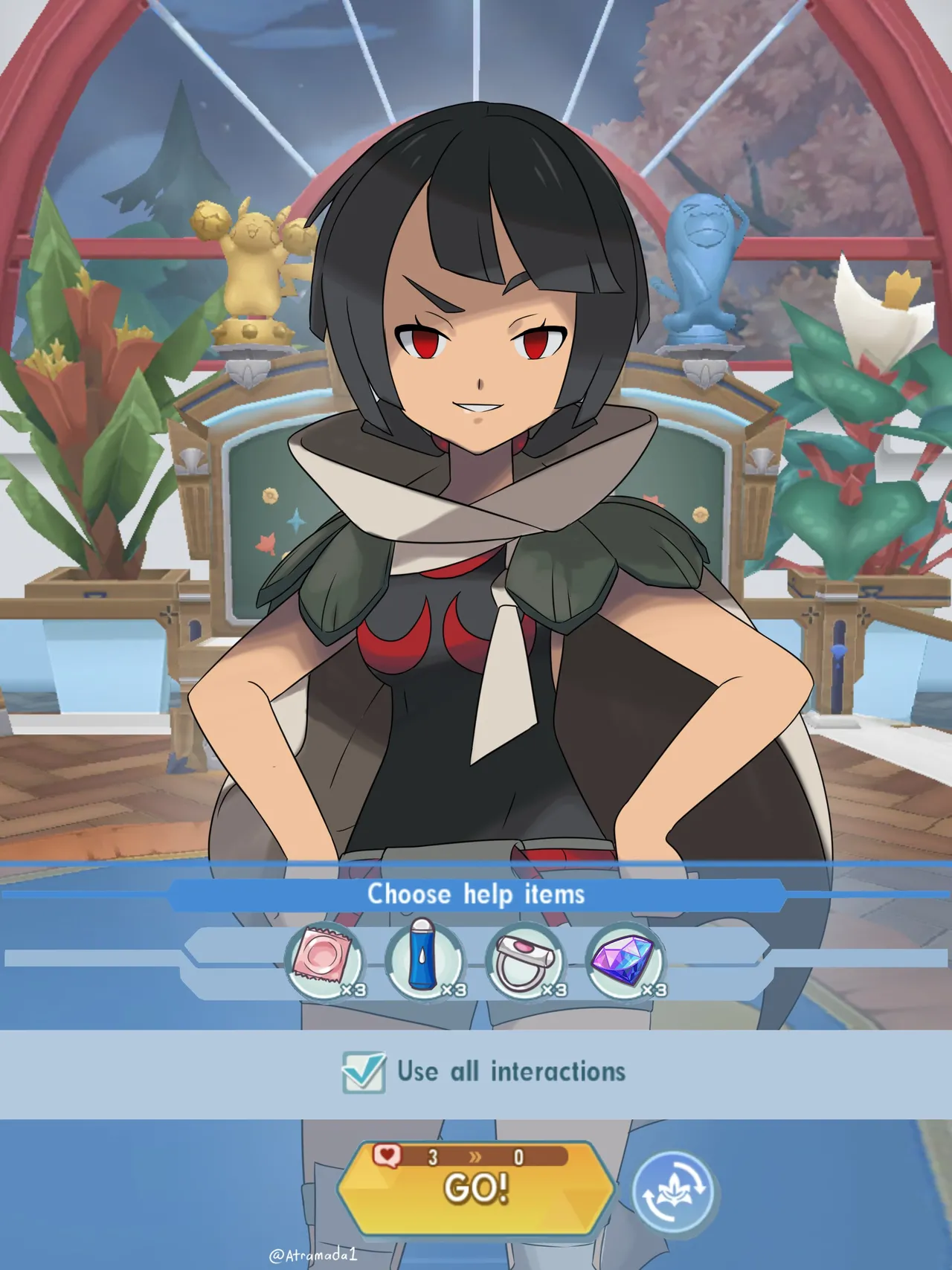This screenshot has height=1270, width=952.
Task: Toggle the Use all interactions checkbox
Action: click(x=364, y=1072)
